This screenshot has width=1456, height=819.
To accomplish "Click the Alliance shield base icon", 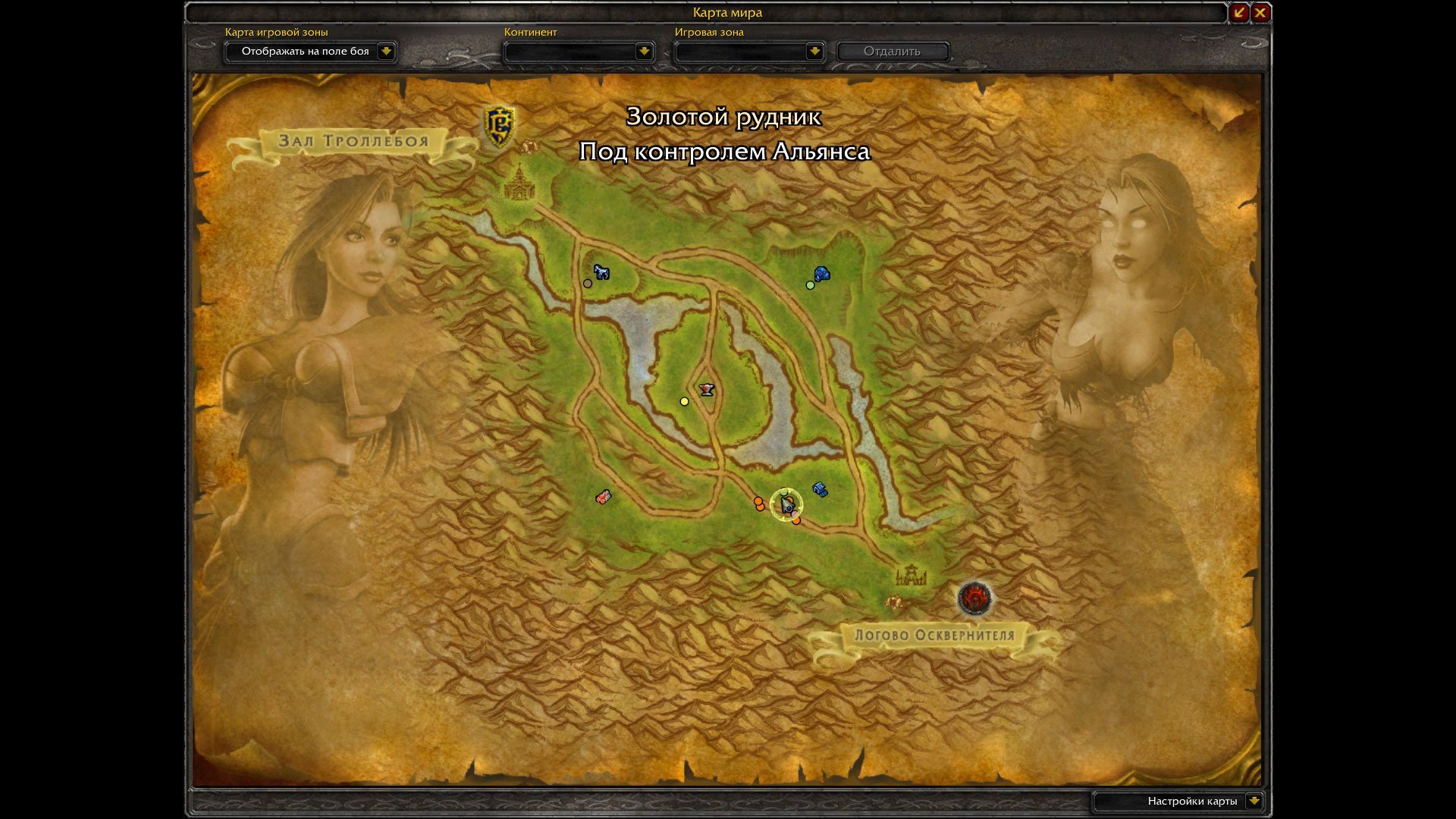I will [x=499, y=125].
